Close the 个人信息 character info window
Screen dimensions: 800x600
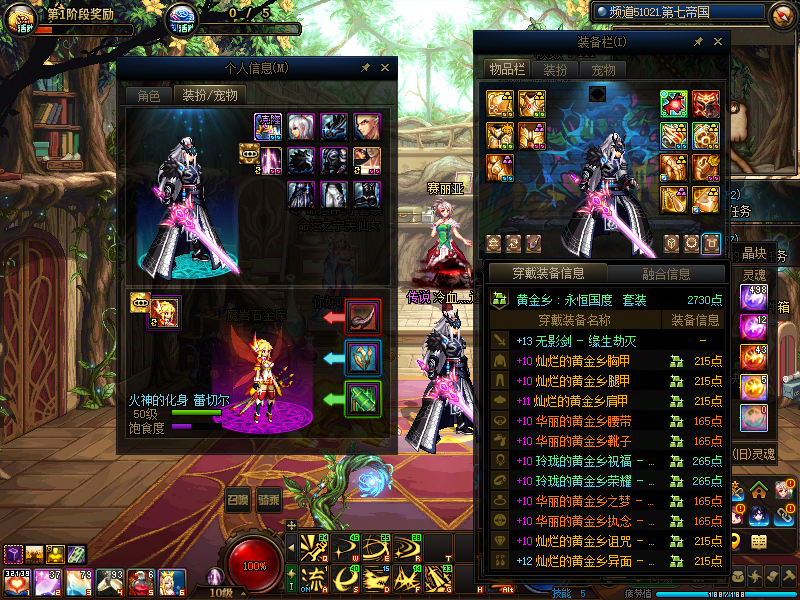[x=384, y=68]
